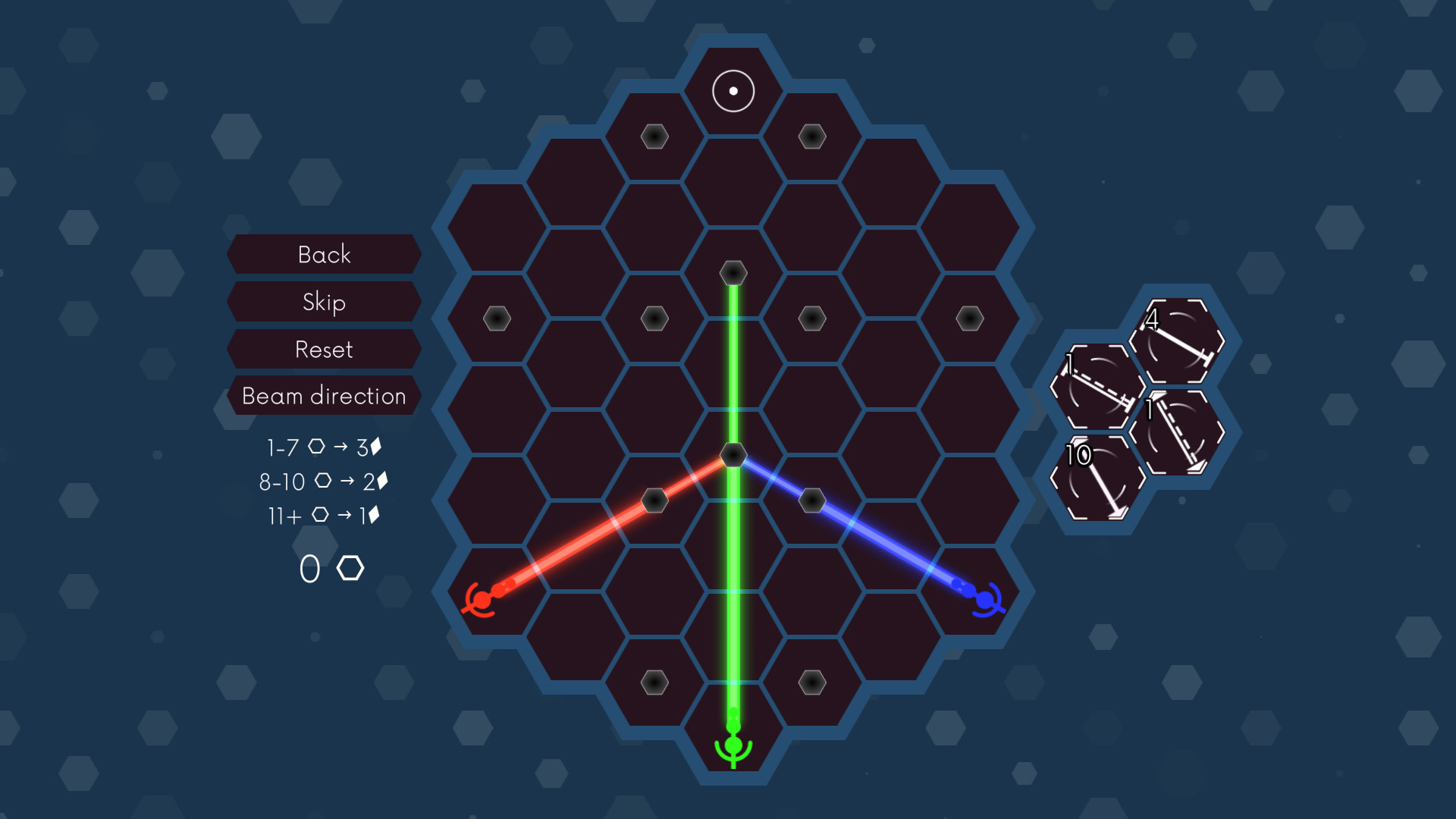1456x819 pixels.
Task: Click the green laser emitter at the bottom
Action: pyautogui.click(x=733, y=747)
